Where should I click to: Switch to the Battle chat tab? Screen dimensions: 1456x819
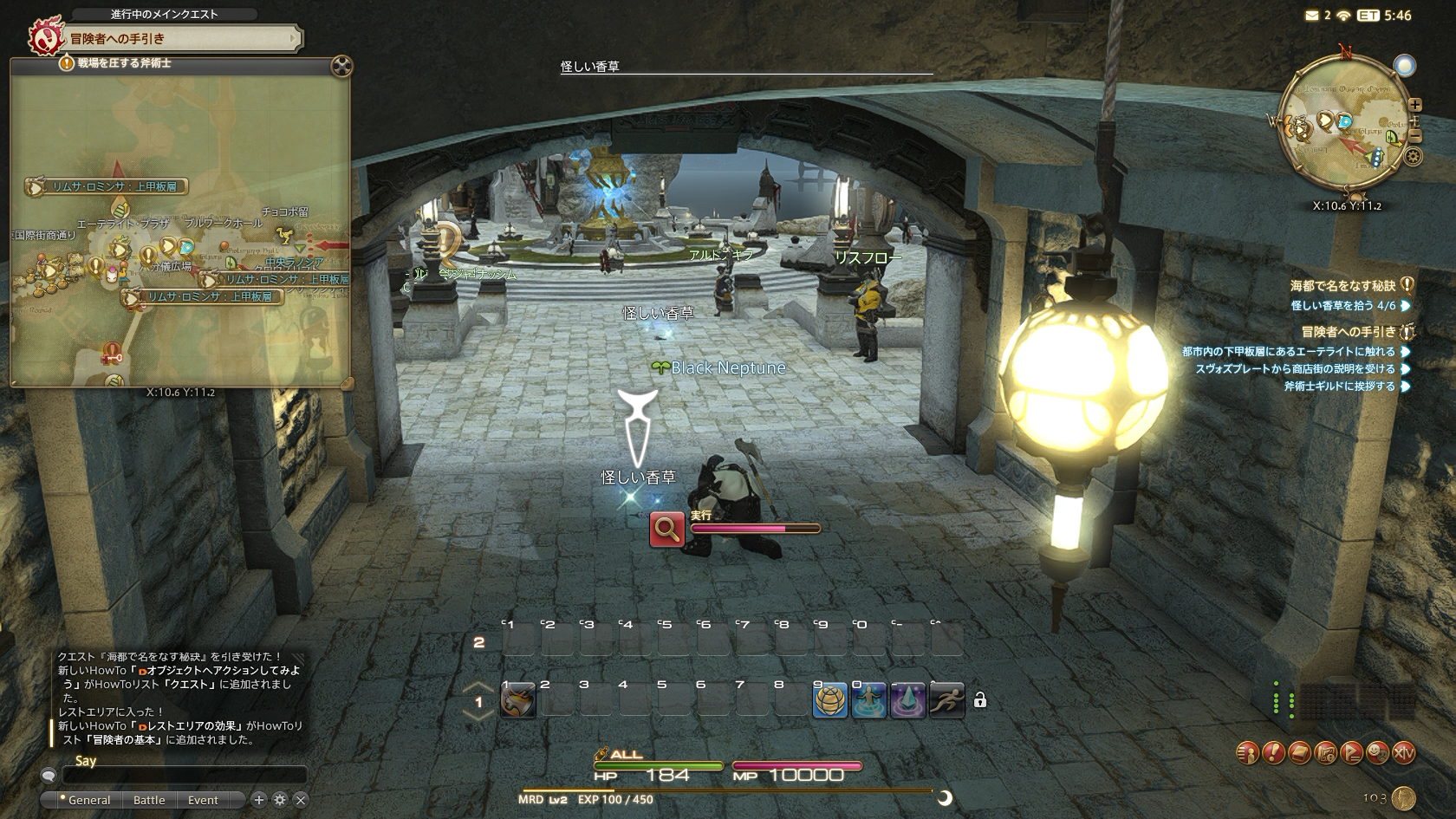pos(149,800)
